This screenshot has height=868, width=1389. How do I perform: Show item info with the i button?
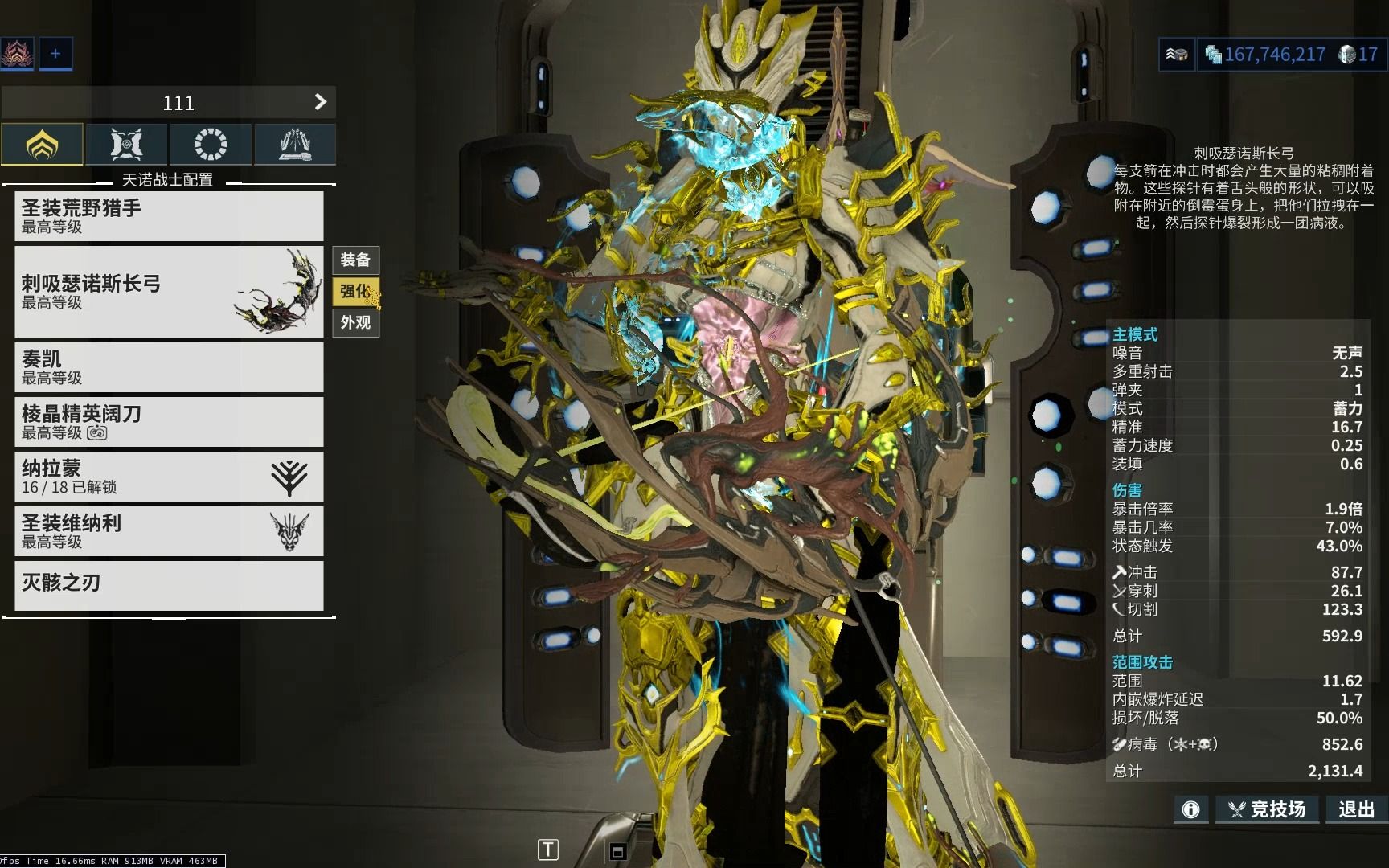(x=1190, y=809)
